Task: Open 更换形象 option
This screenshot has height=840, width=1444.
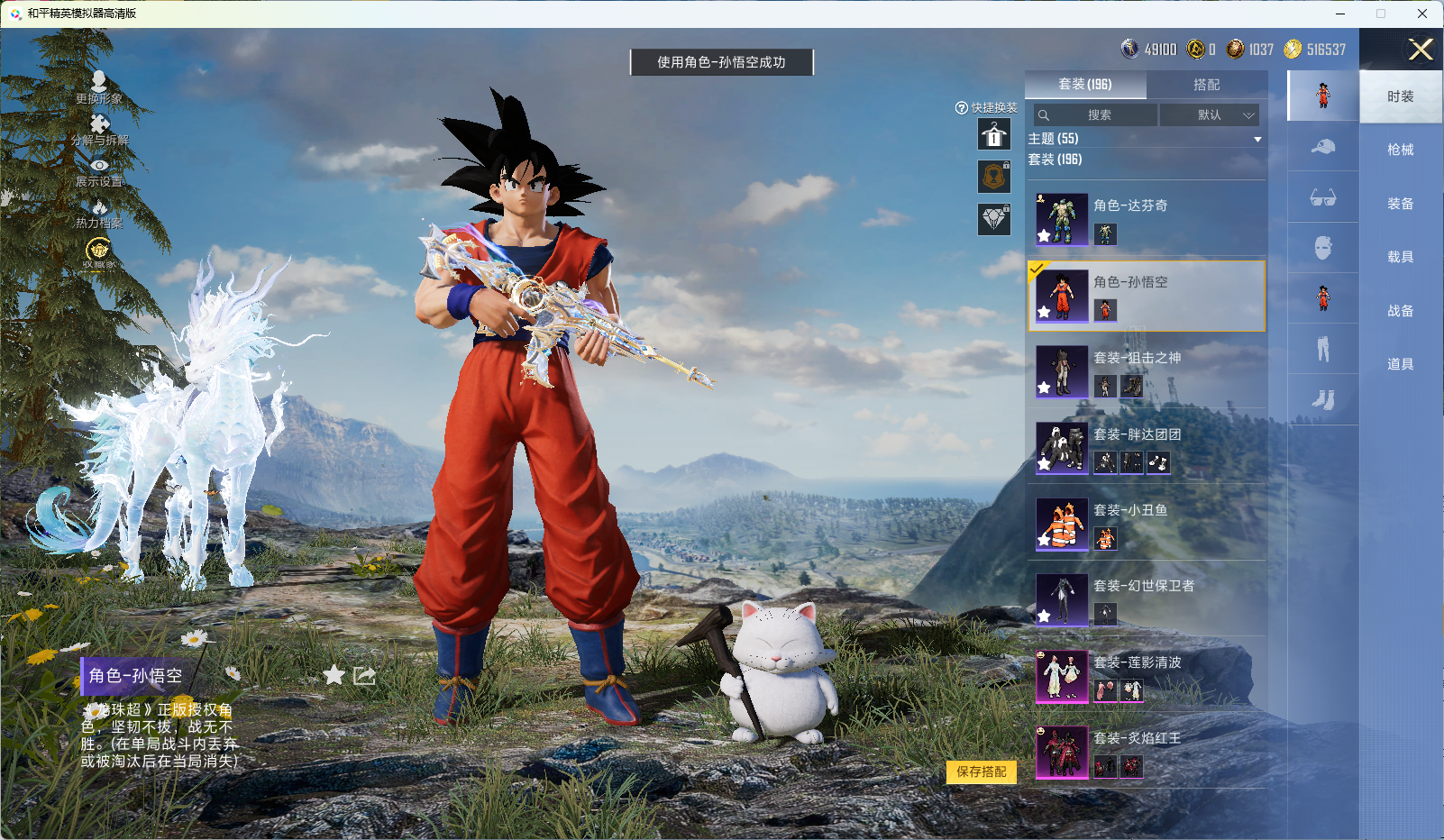Action: point(99,87)
